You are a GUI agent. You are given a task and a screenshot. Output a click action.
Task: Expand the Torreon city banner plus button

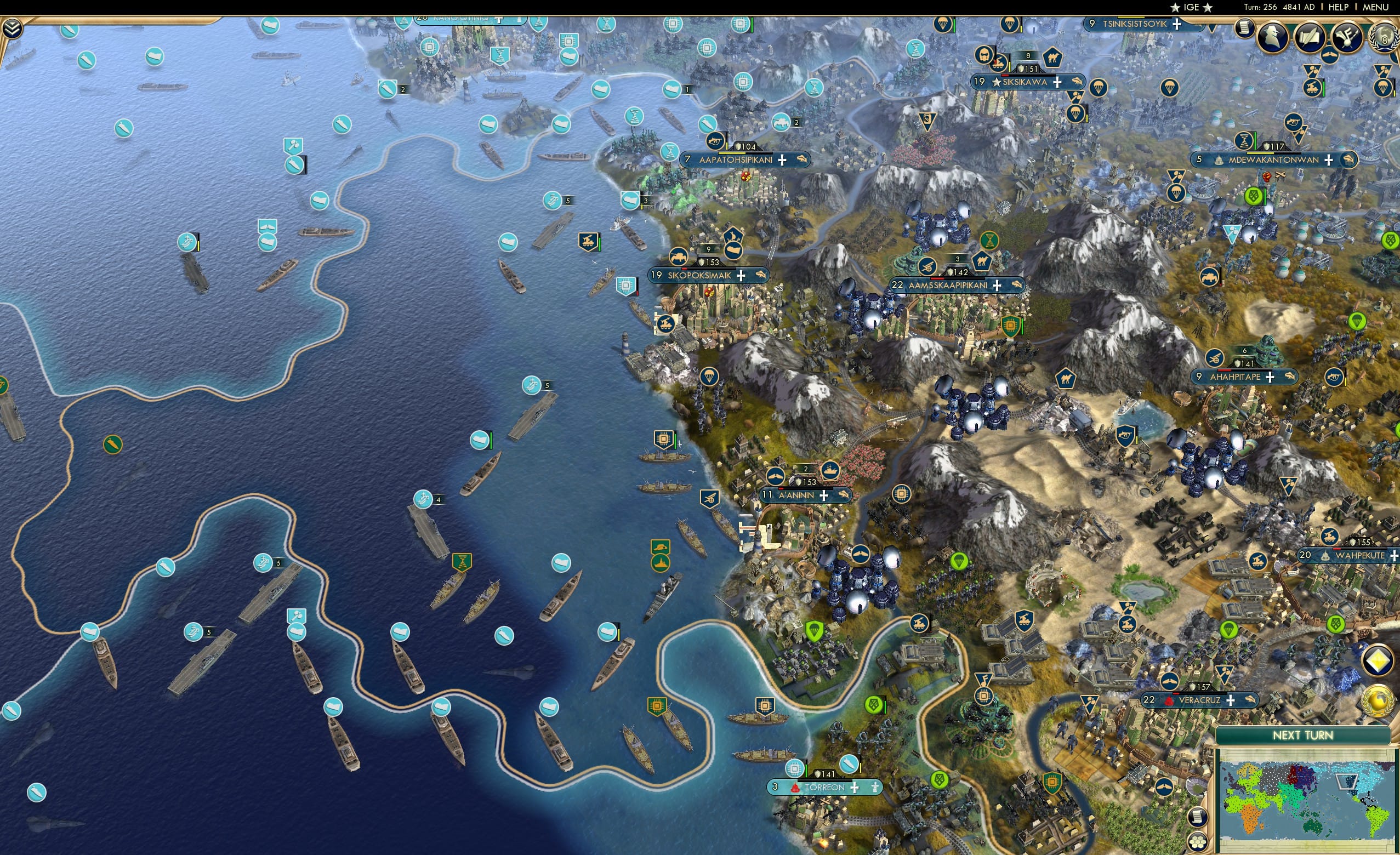pos(855,790)
